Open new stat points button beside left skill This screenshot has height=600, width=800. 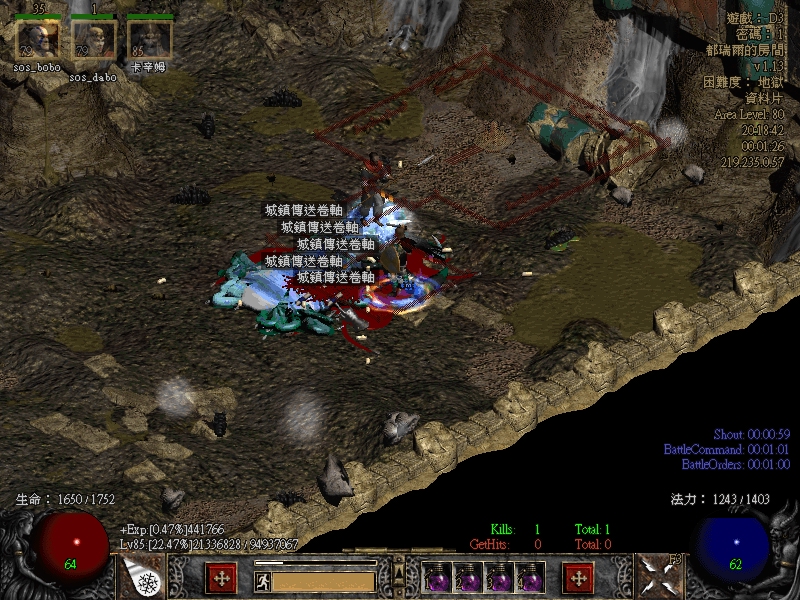pyautogui.click(x=221, y=577)
